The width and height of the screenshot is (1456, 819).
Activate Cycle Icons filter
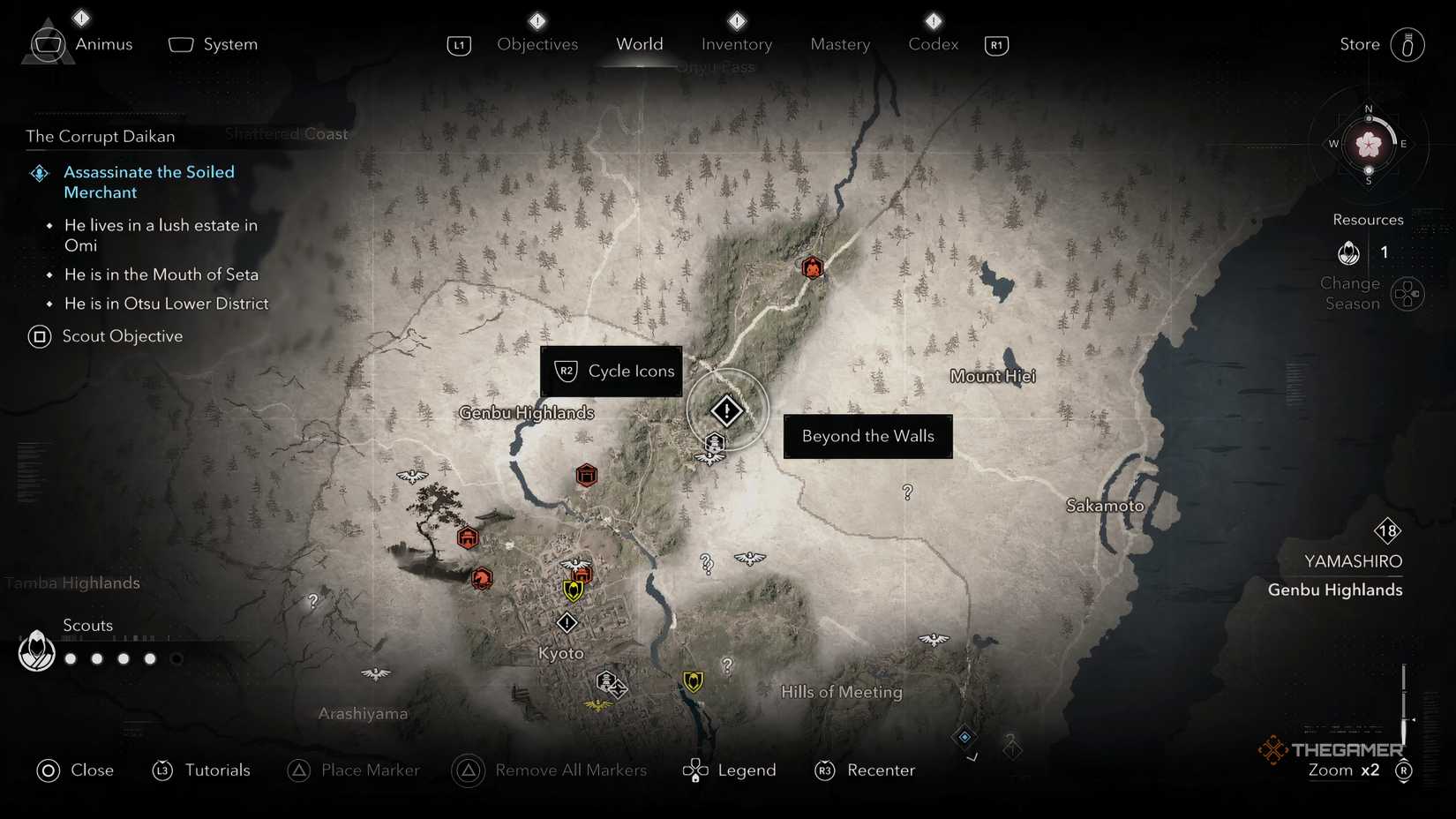(611, 371)
